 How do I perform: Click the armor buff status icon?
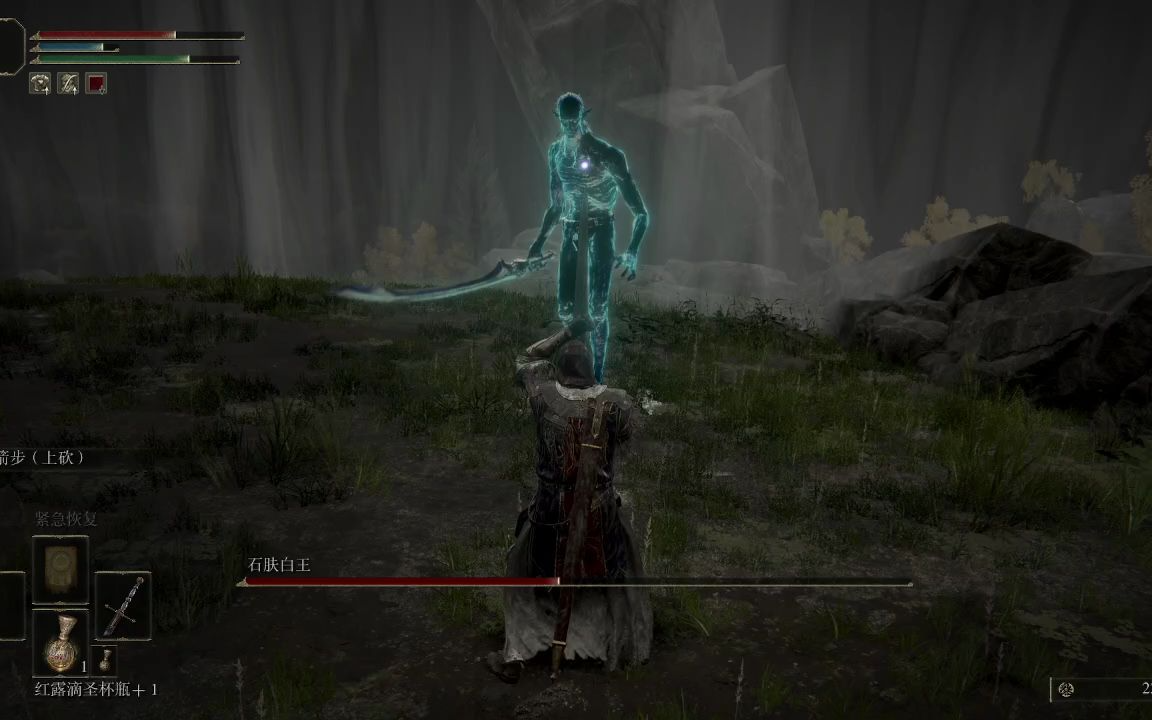click(x=40, y=83)
